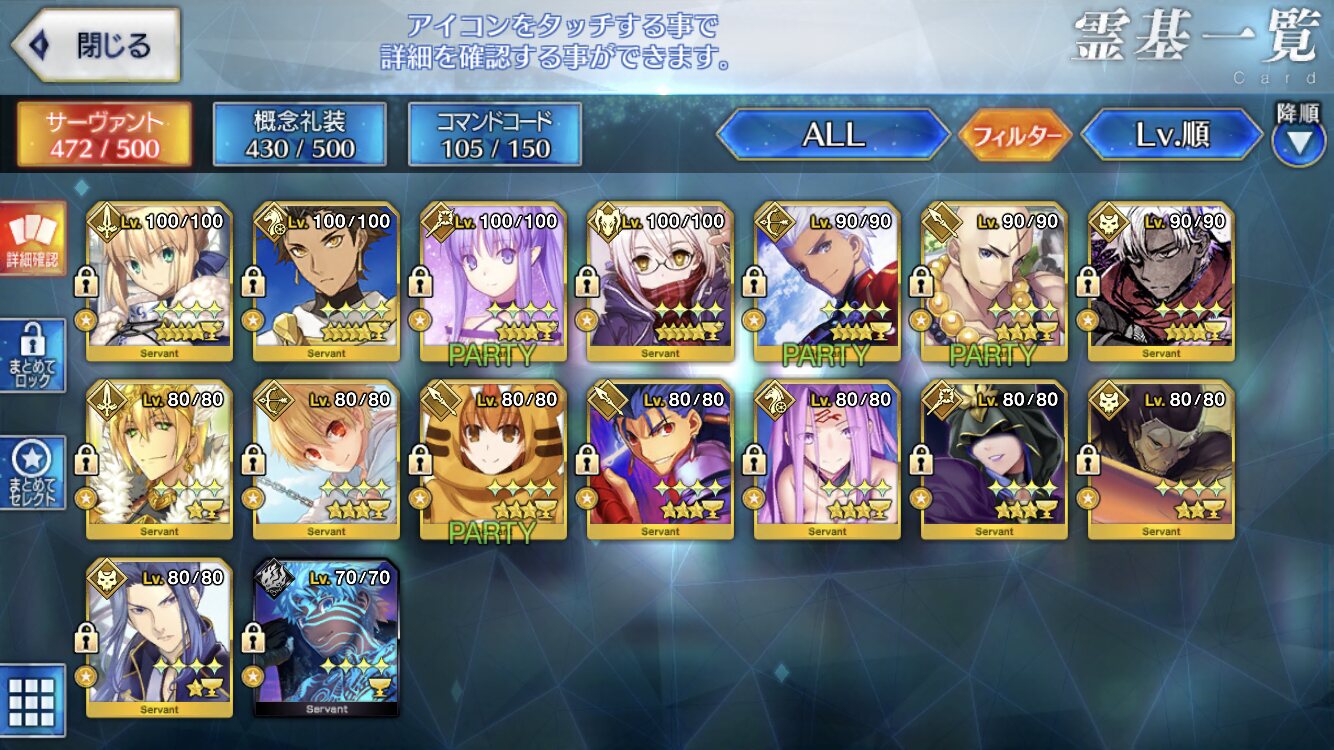Image resolution: width=1334 pixels, height=750 pixels.
Task: Switch to the 概念礼装 tab
Action: pyautogui.click(x=299, y=135)
